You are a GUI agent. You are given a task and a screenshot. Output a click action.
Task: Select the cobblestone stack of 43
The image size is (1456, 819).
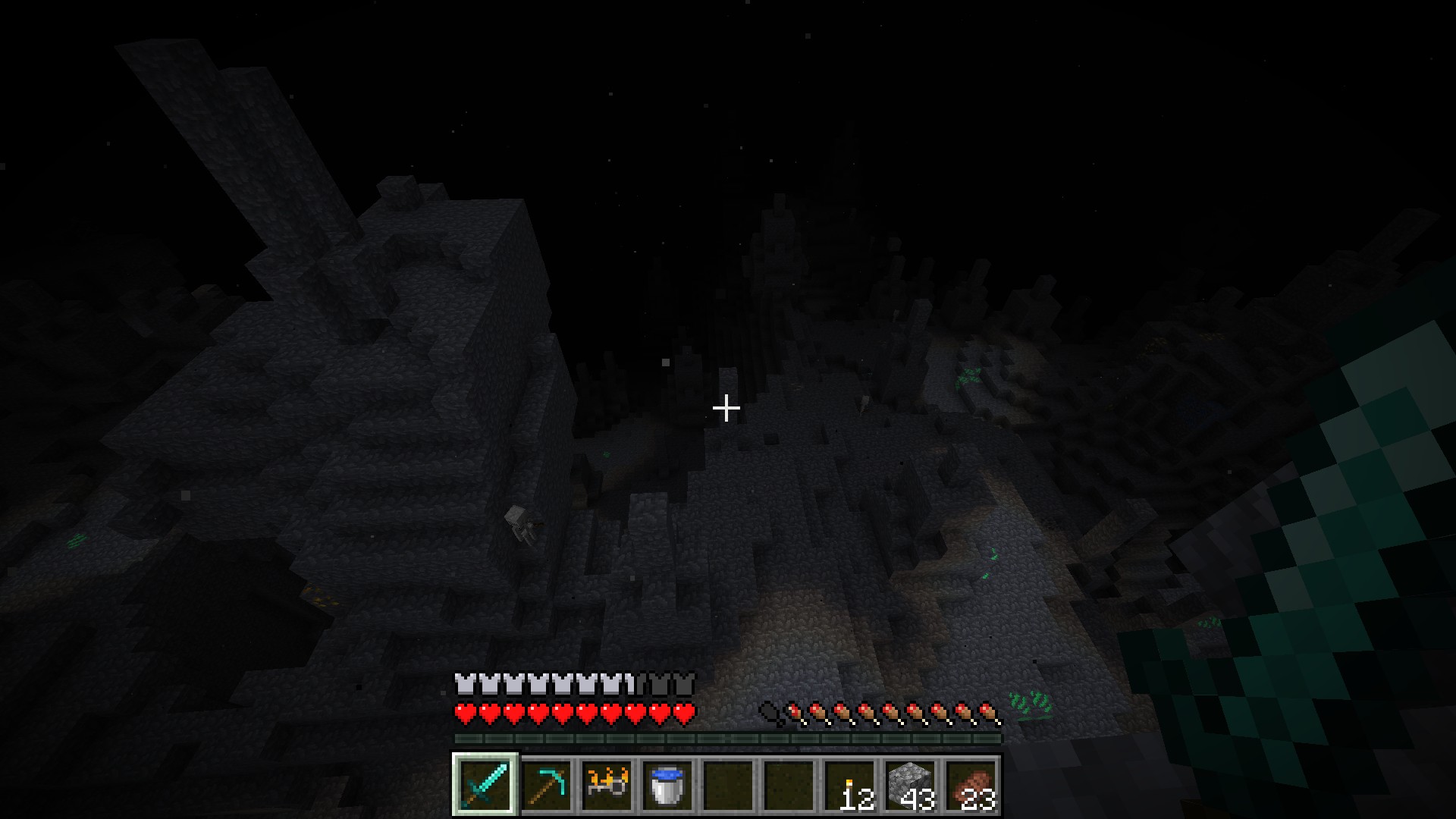[x=910, y=784]
